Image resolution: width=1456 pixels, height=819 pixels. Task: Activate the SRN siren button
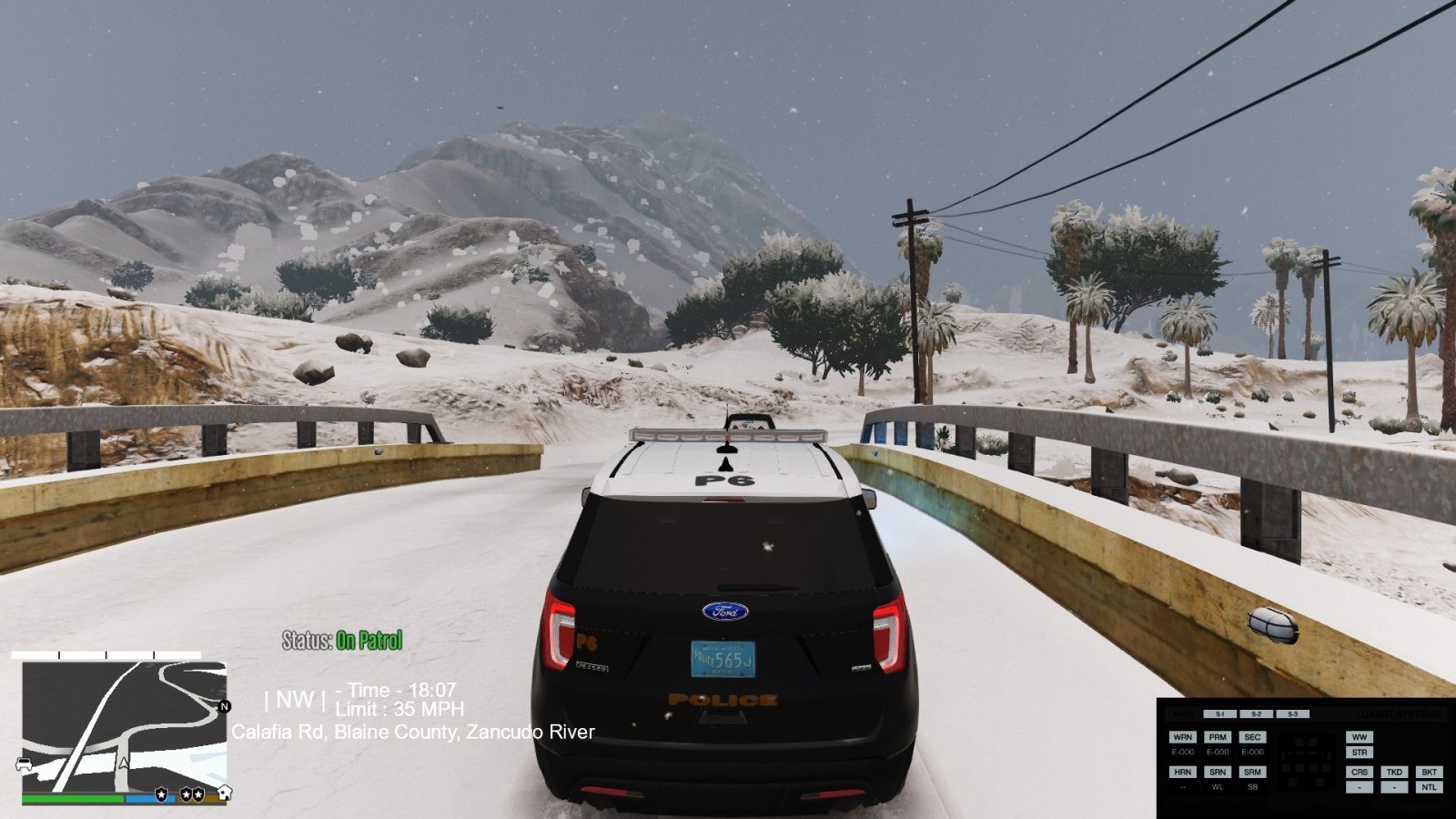tap(1218, 772)
